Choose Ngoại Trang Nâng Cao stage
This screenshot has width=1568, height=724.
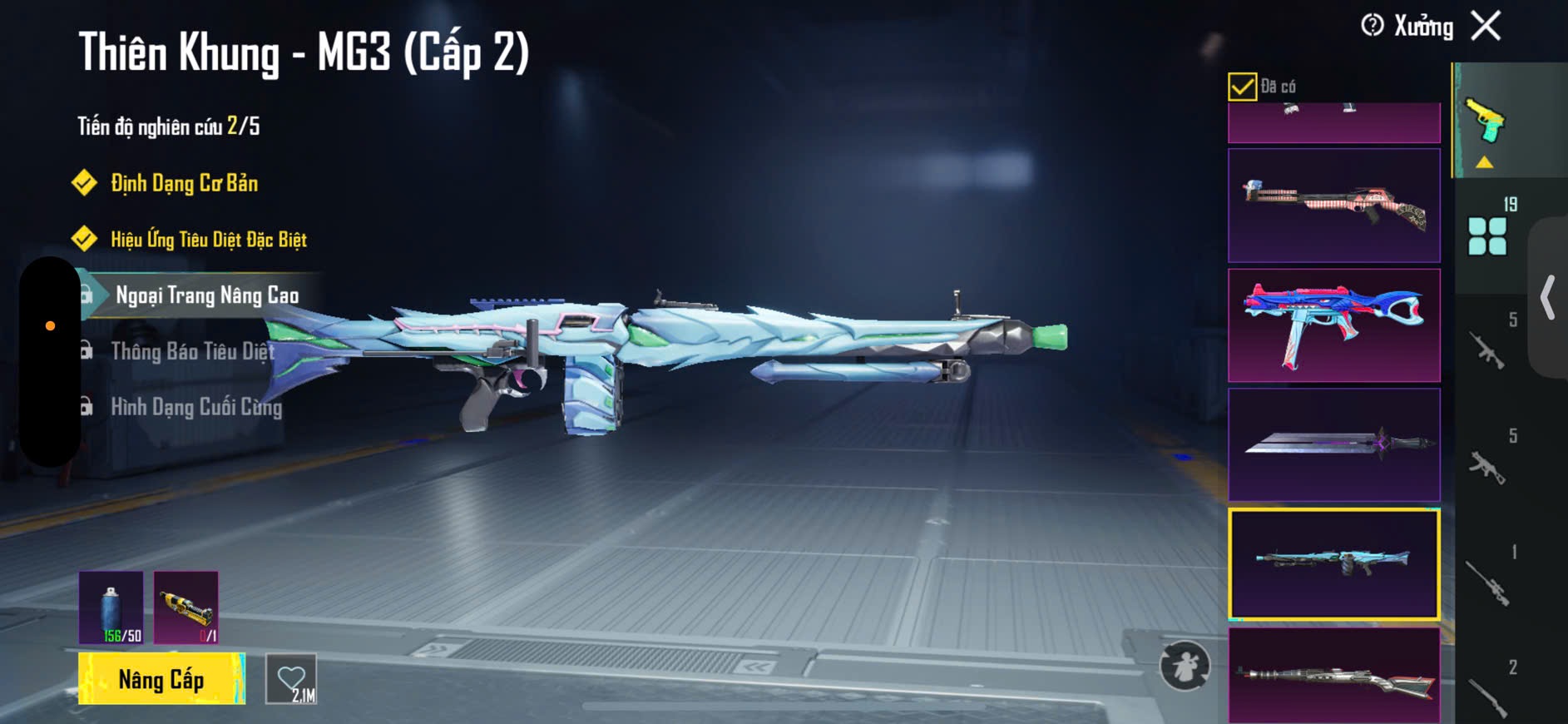[206, 295]
